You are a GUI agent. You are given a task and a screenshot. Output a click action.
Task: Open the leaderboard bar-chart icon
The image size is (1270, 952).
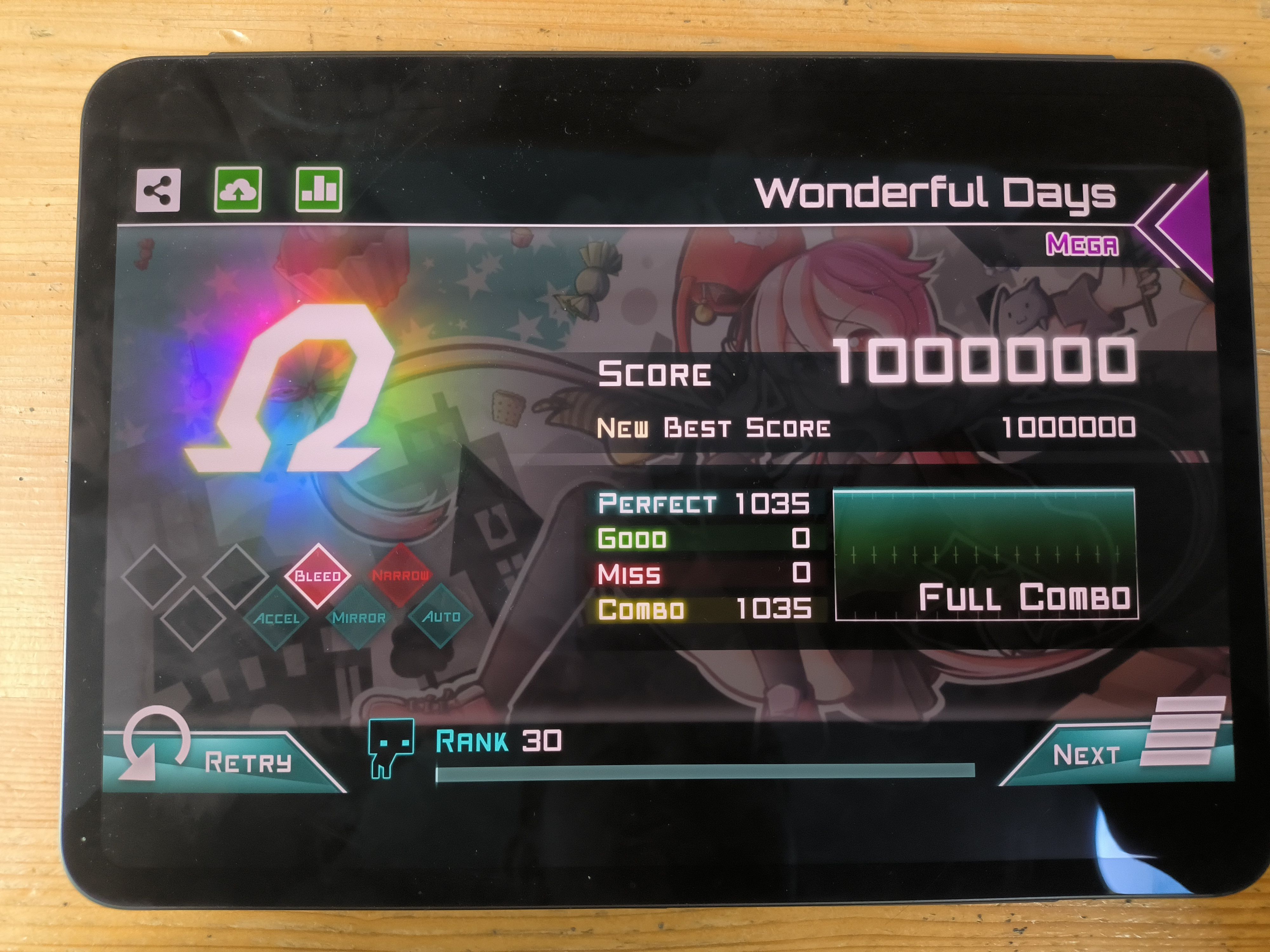point(319,190)
